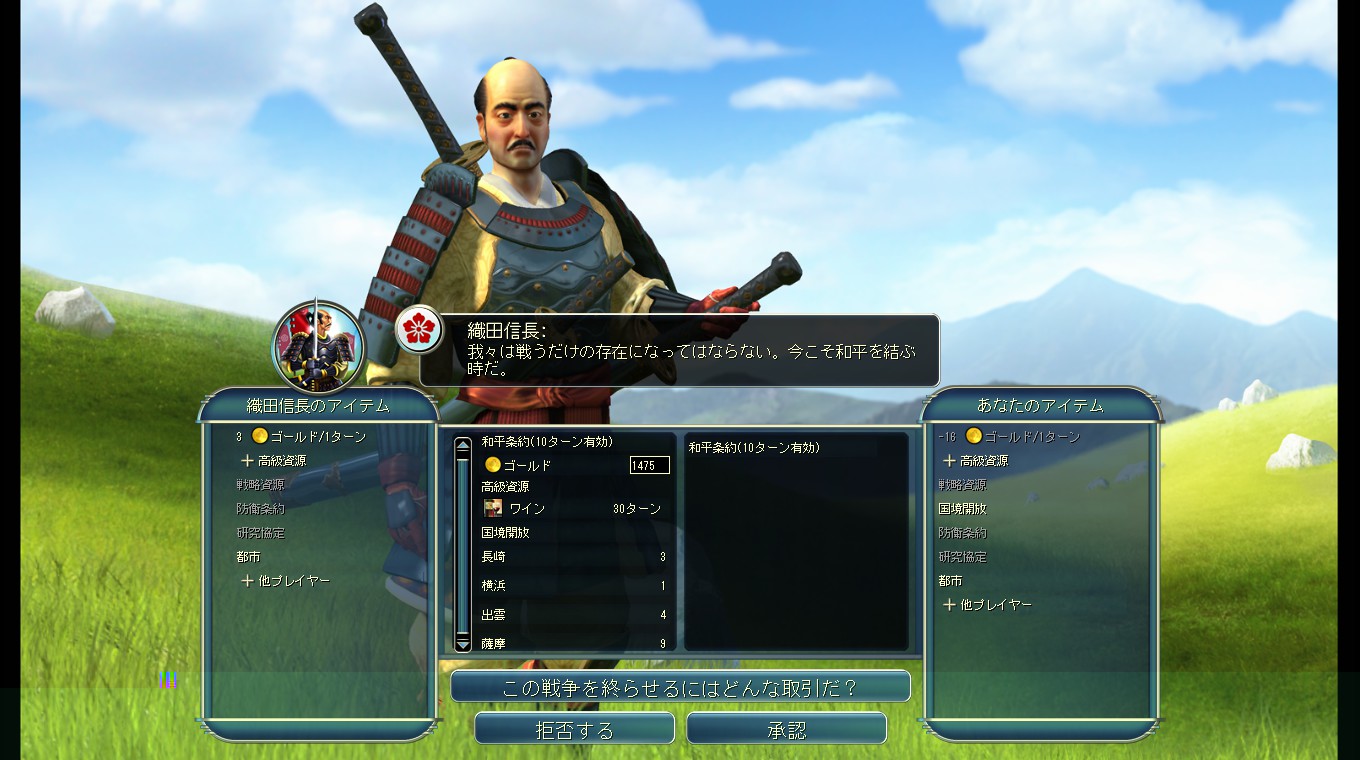Select 国境開放 in Oda's offered terms

tap(506, 533)
